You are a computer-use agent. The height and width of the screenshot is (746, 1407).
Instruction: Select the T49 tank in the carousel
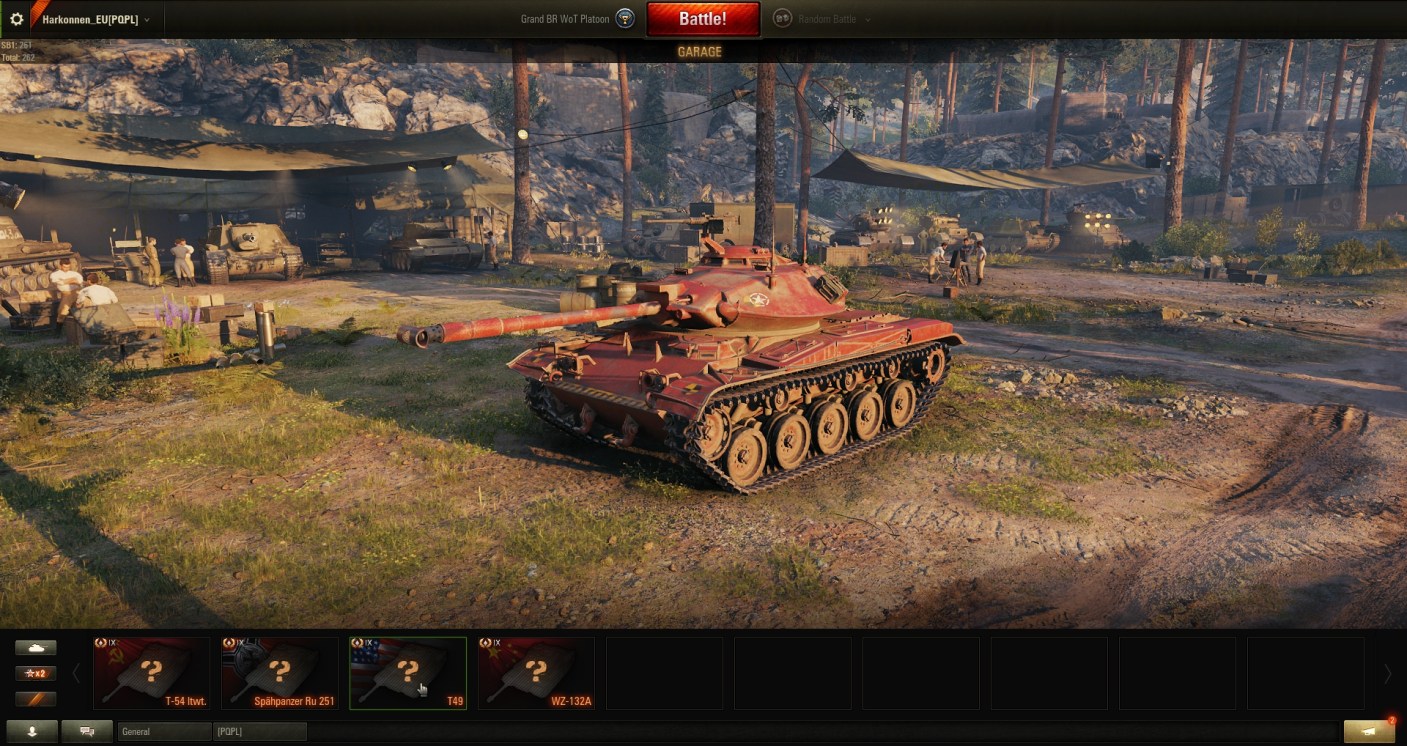tap(408, 673)
